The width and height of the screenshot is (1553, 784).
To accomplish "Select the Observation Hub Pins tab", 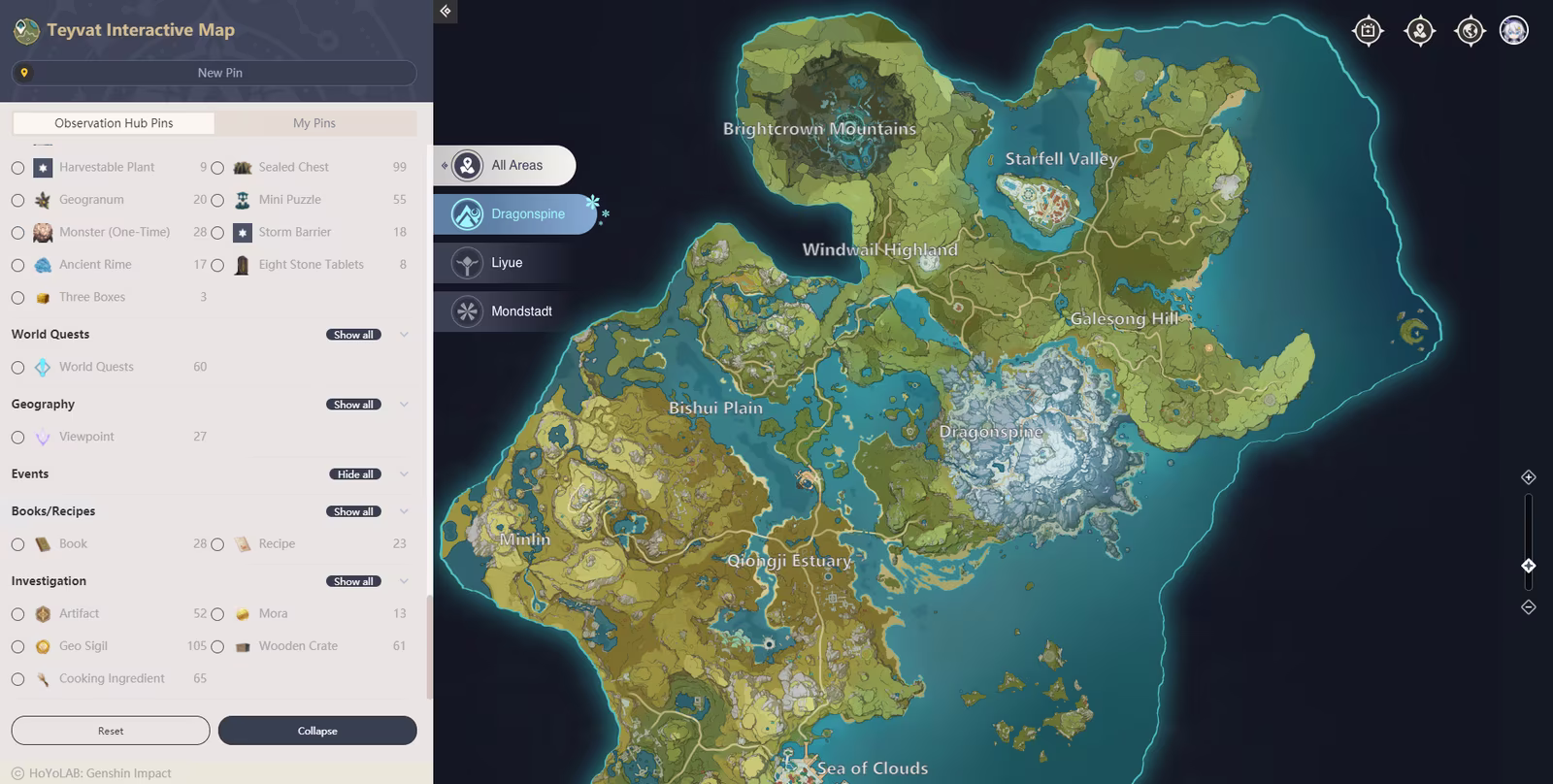I will 114,123.
